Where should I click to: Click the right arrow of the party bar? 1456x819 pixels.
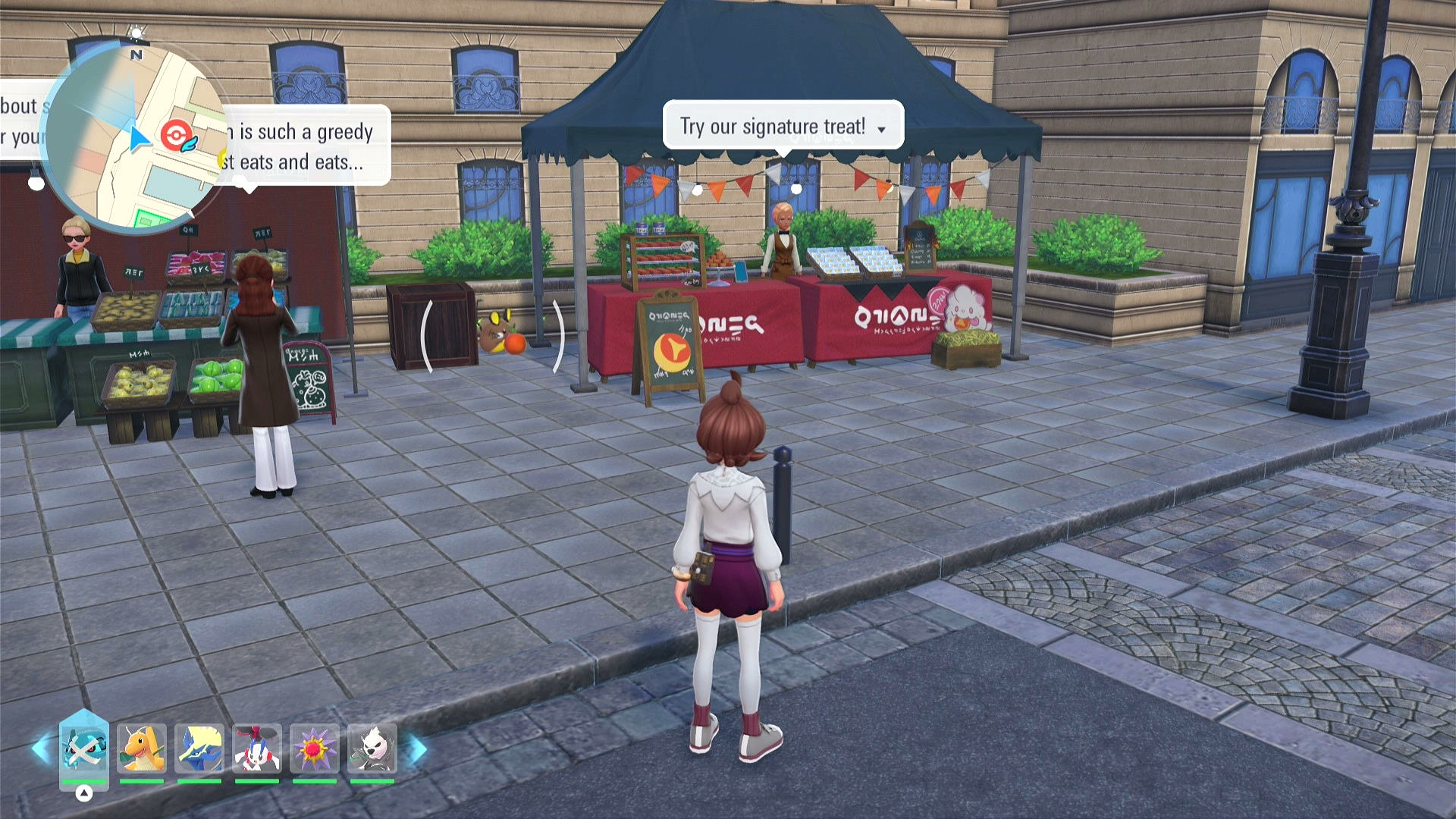click(418, 748)
